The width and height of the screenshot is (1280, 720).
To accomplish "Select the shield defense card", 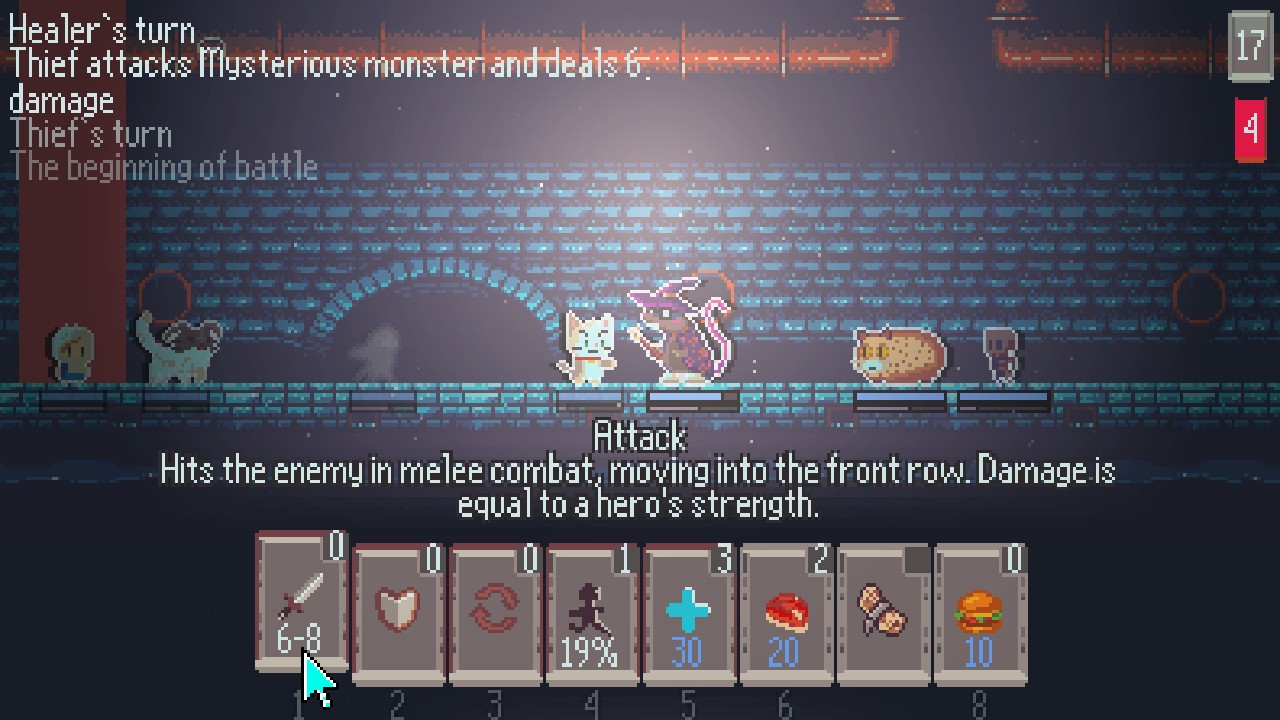I will (397, 610).
